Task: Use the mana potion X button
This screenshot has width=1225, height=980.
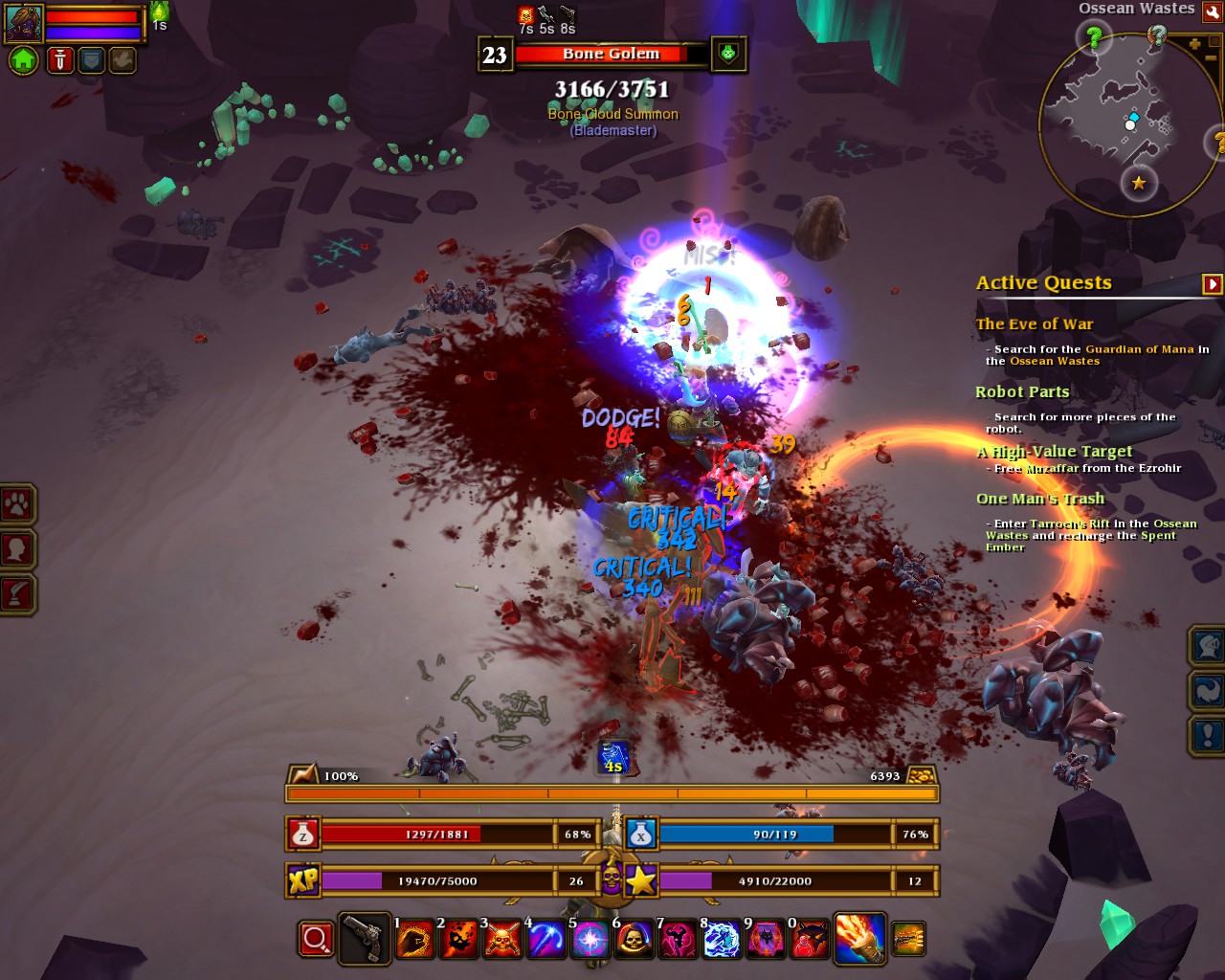Action: click(641, 835)
